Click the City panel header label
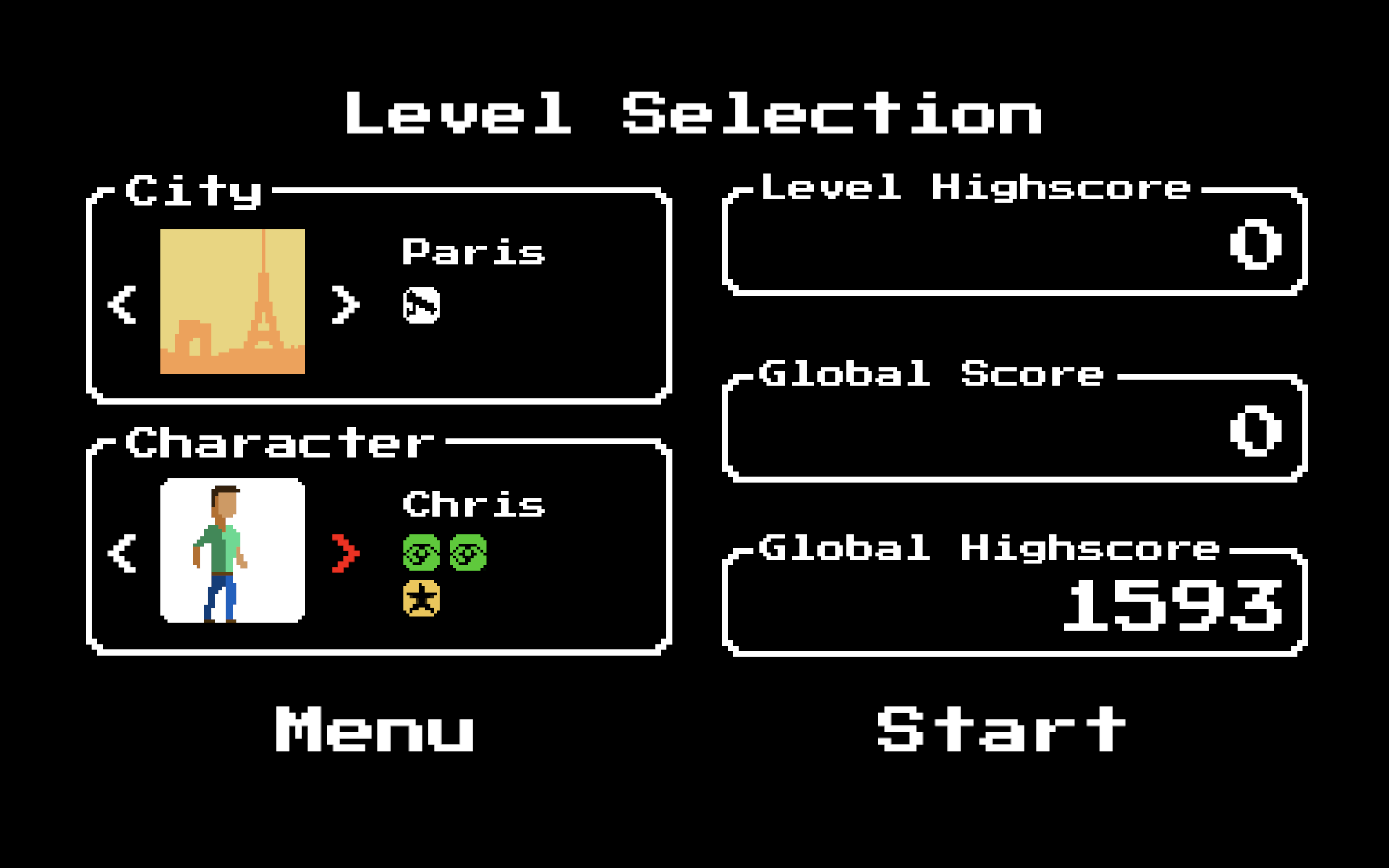Screen dimensions: 1389x868 pyautogui.click(x=194, y=191)
